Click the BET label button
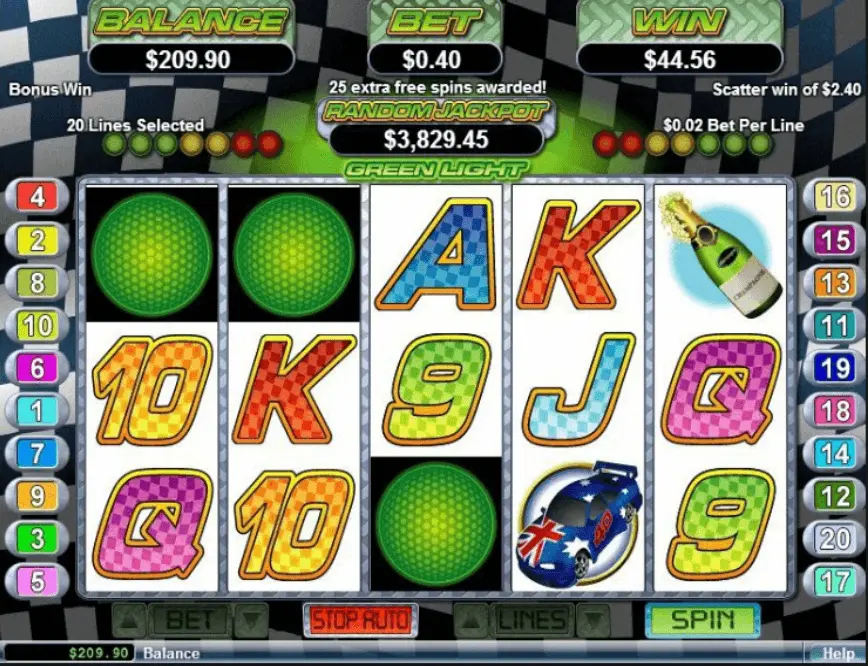868x666 pixels. point(189,620)
